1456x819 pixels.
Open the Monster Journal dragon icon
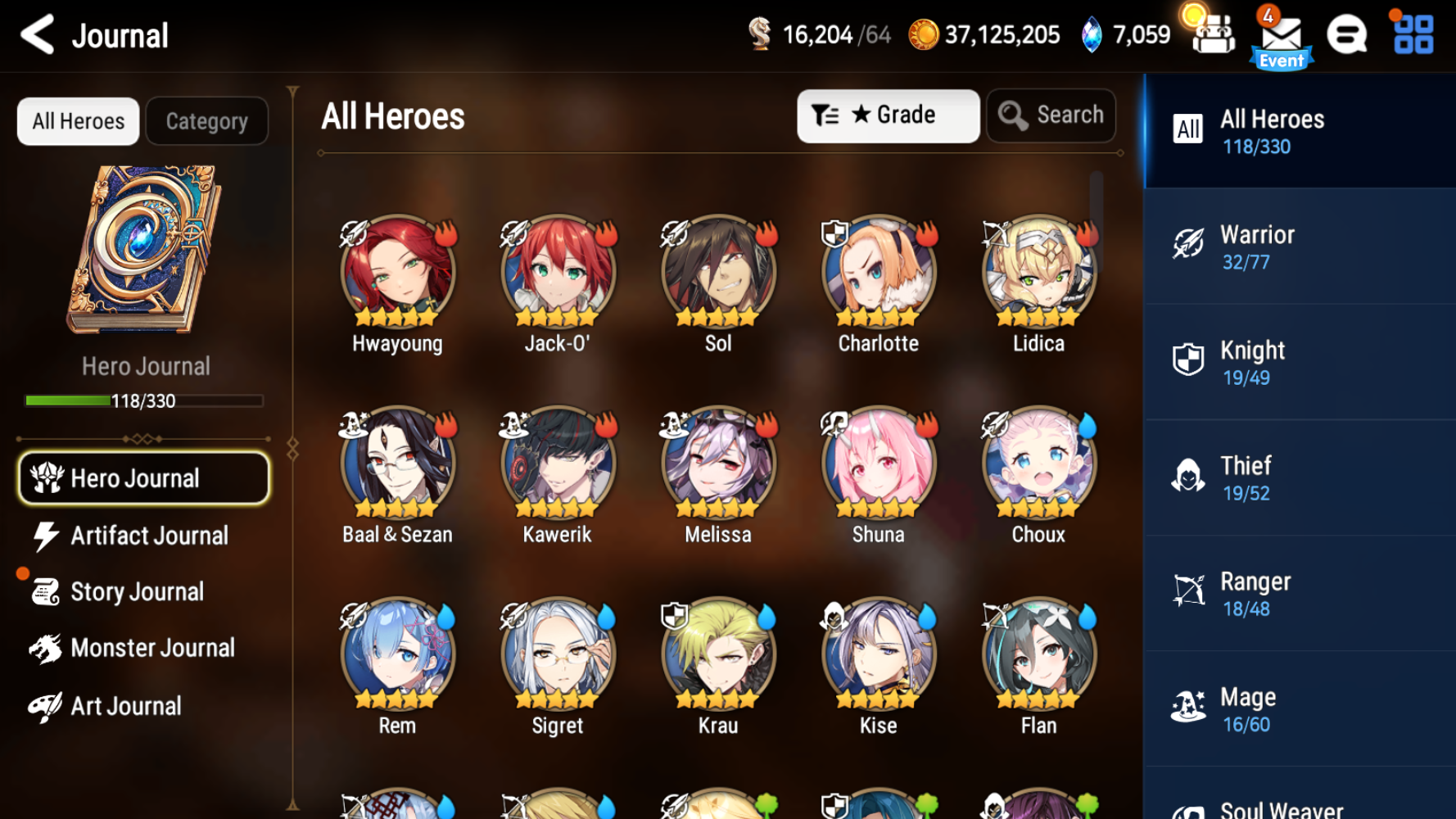(x=43, y=648)
